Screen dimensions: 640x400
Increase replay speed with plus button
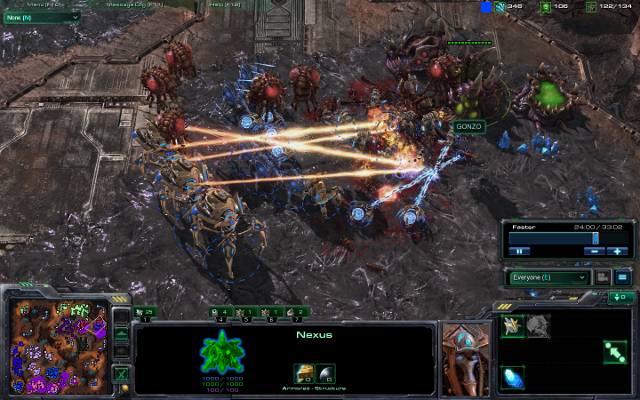(x=618, y=251)
